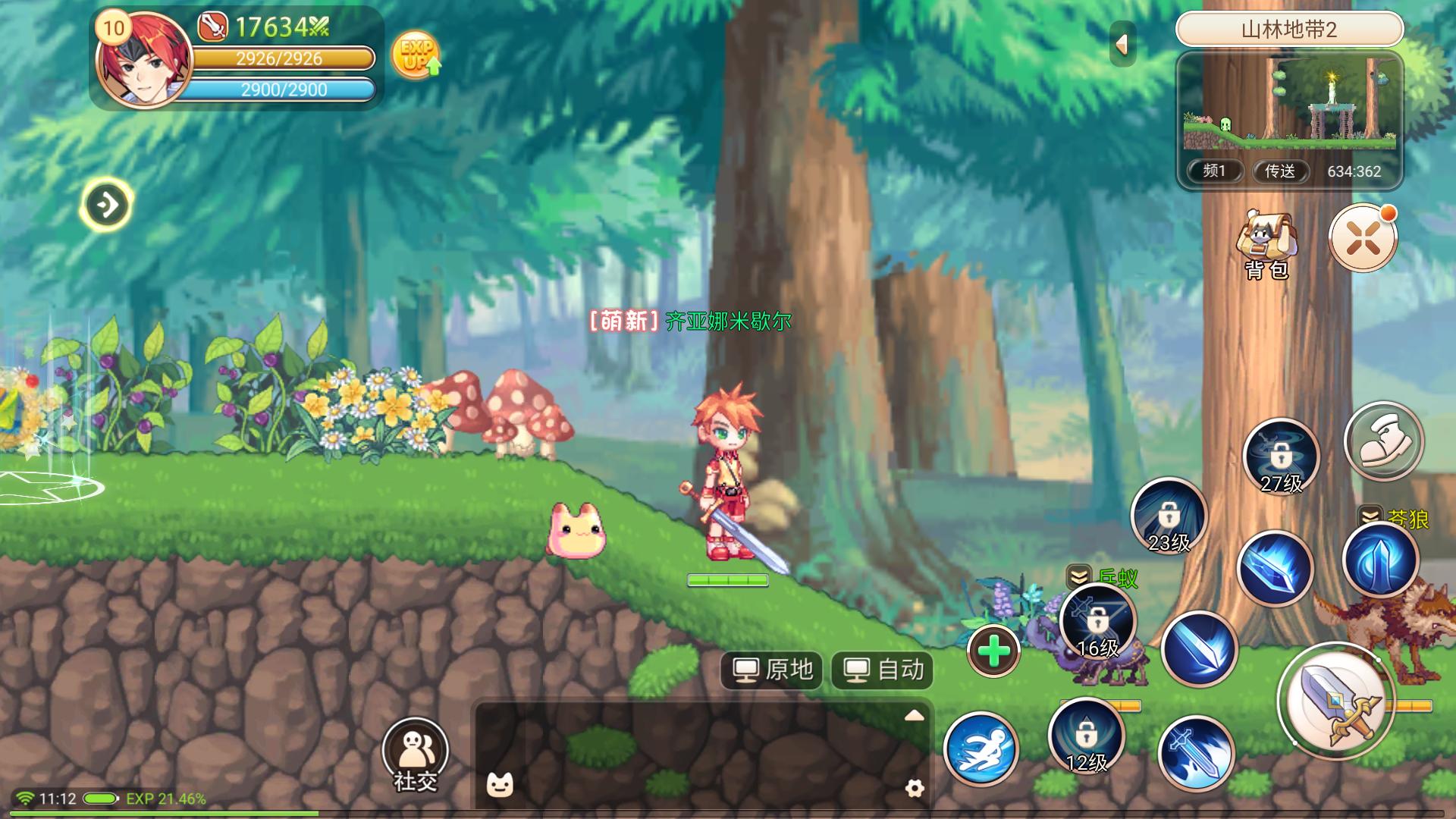Image resolution: width=1456 pixels, height=819 pixels.
Task: Collapse the minimap with the arrow button
Action: pos(1122,44)
